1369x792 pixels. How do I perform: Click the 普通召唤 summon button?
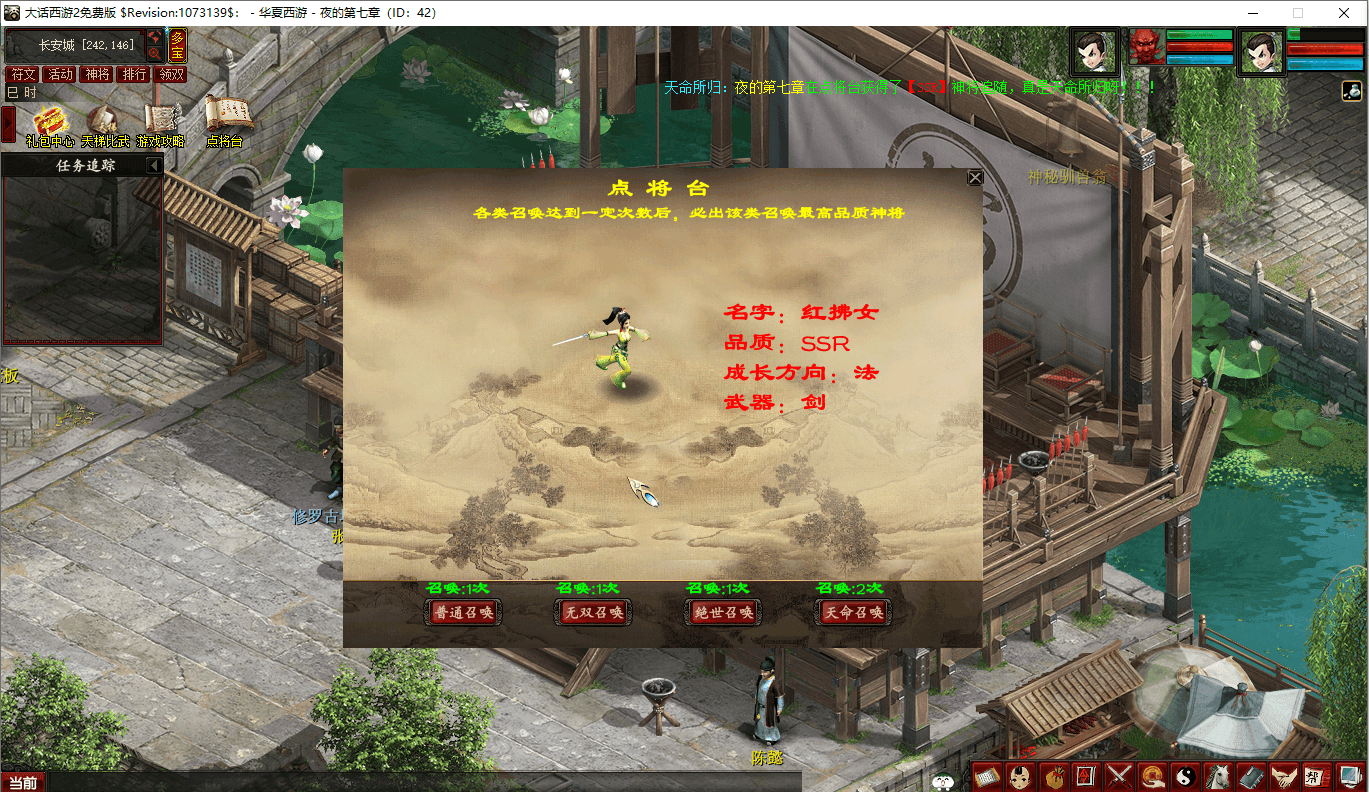(462, 612)
